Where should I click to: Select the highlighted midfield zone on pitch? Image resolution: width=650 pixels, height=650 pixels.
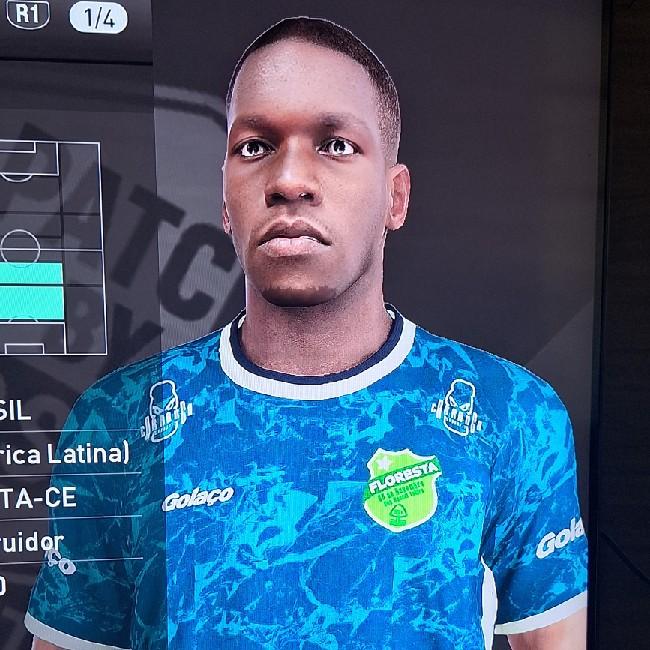[31, 287]
